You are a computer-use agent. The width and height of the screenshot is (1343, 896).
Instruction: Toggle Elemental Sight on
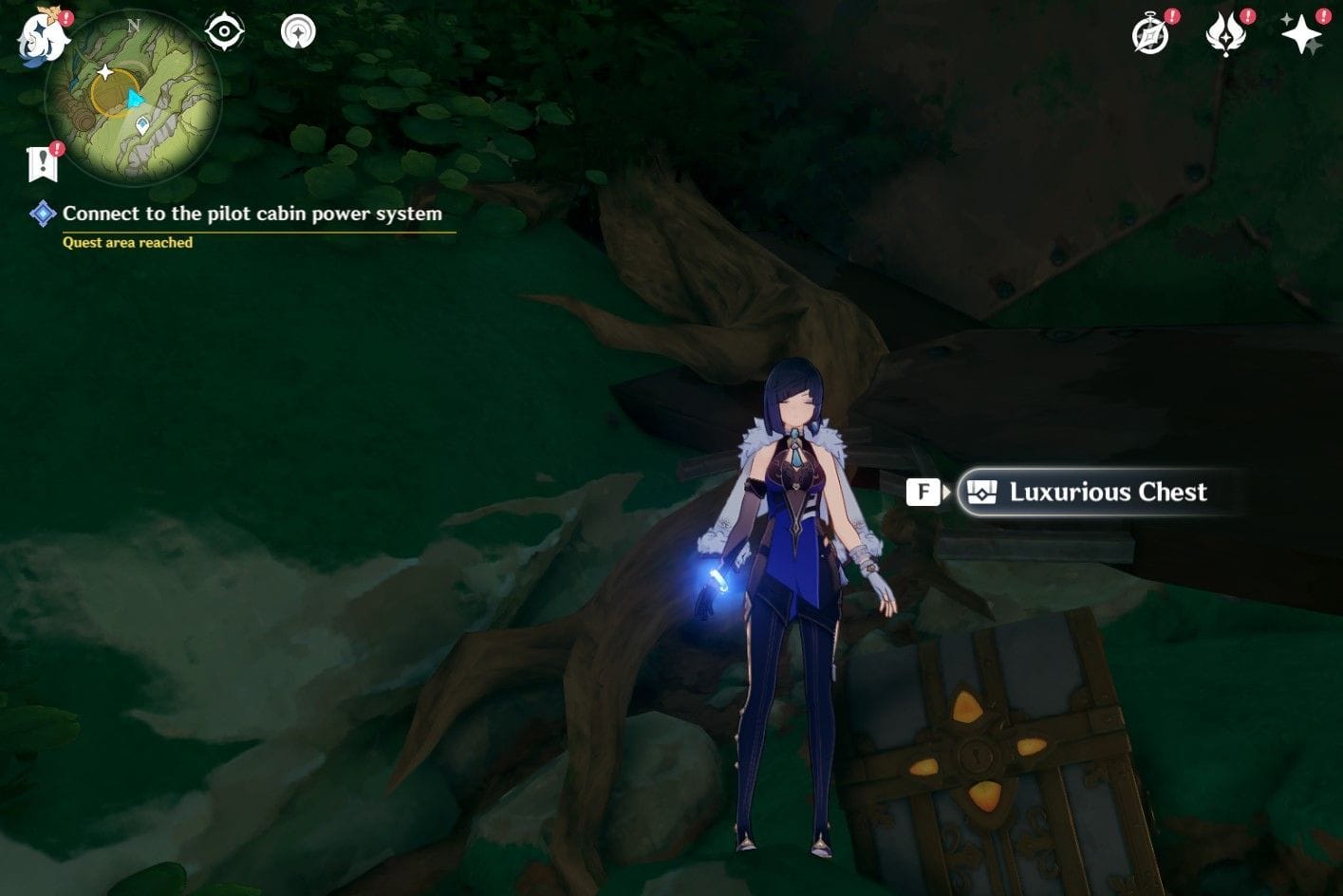click(225, 31)
